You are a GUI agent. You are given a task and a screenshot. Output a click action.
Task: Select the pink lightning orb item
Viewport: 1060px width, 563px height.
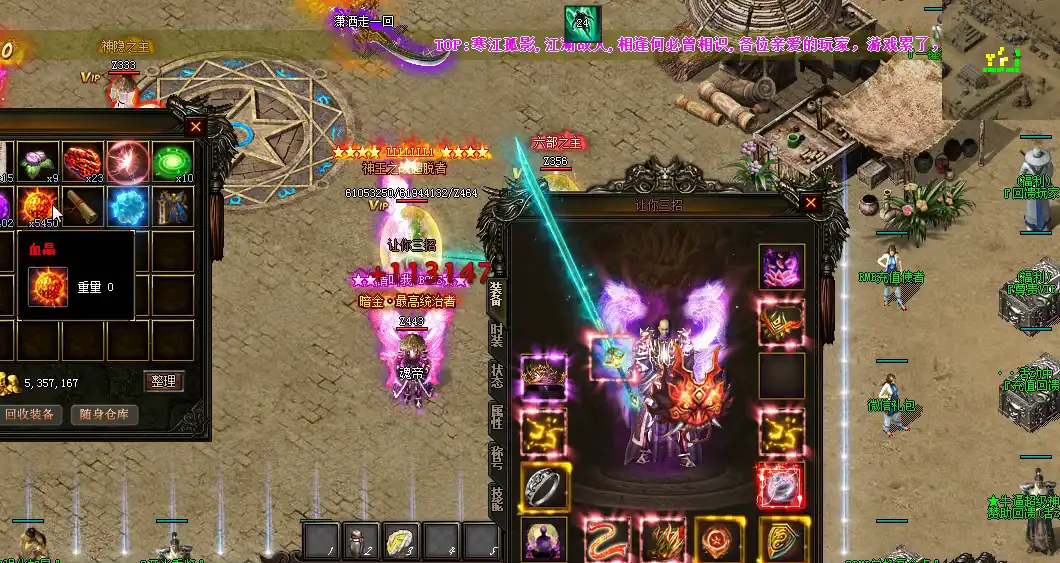pos(128,161)
